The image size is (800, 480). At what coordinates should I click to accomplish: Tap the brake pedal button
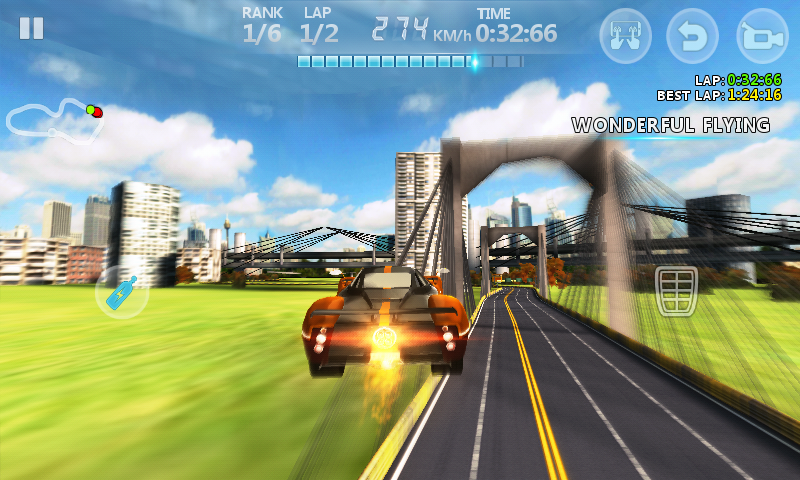[x=675, y=291]
